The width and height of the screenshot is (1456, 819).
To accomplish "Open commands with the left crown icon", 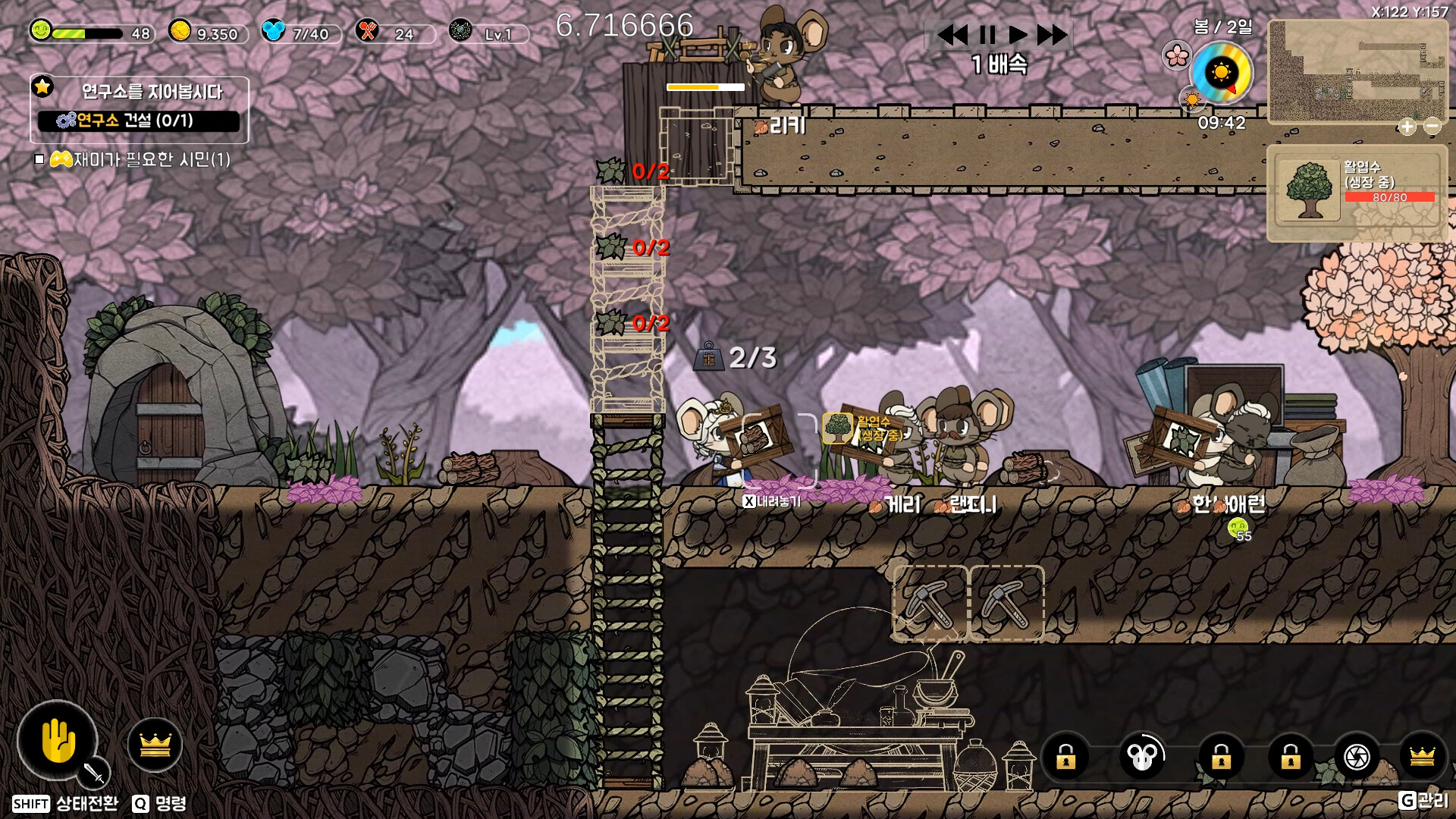I will [155, 745].
